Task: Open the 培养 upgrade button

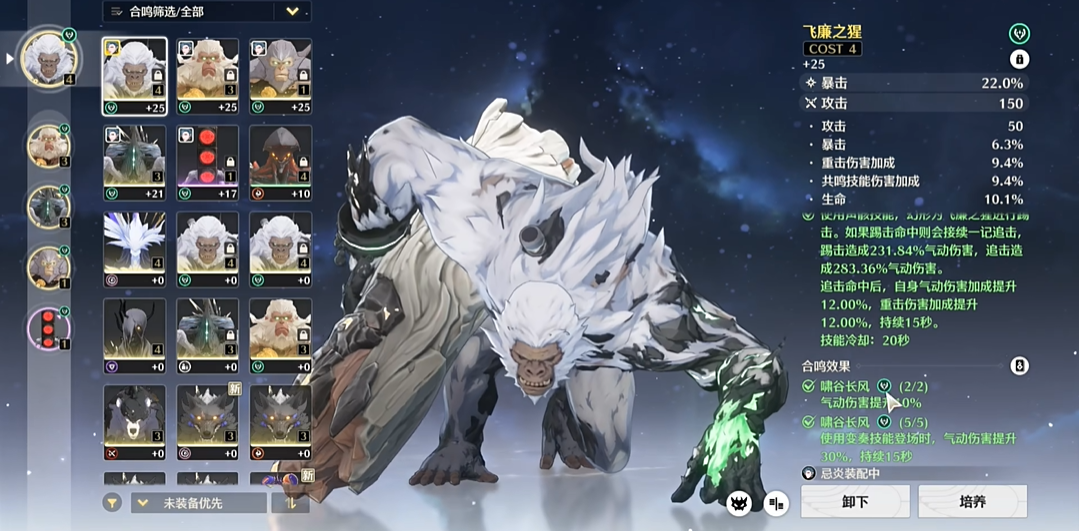Action: tap(972, 501)
